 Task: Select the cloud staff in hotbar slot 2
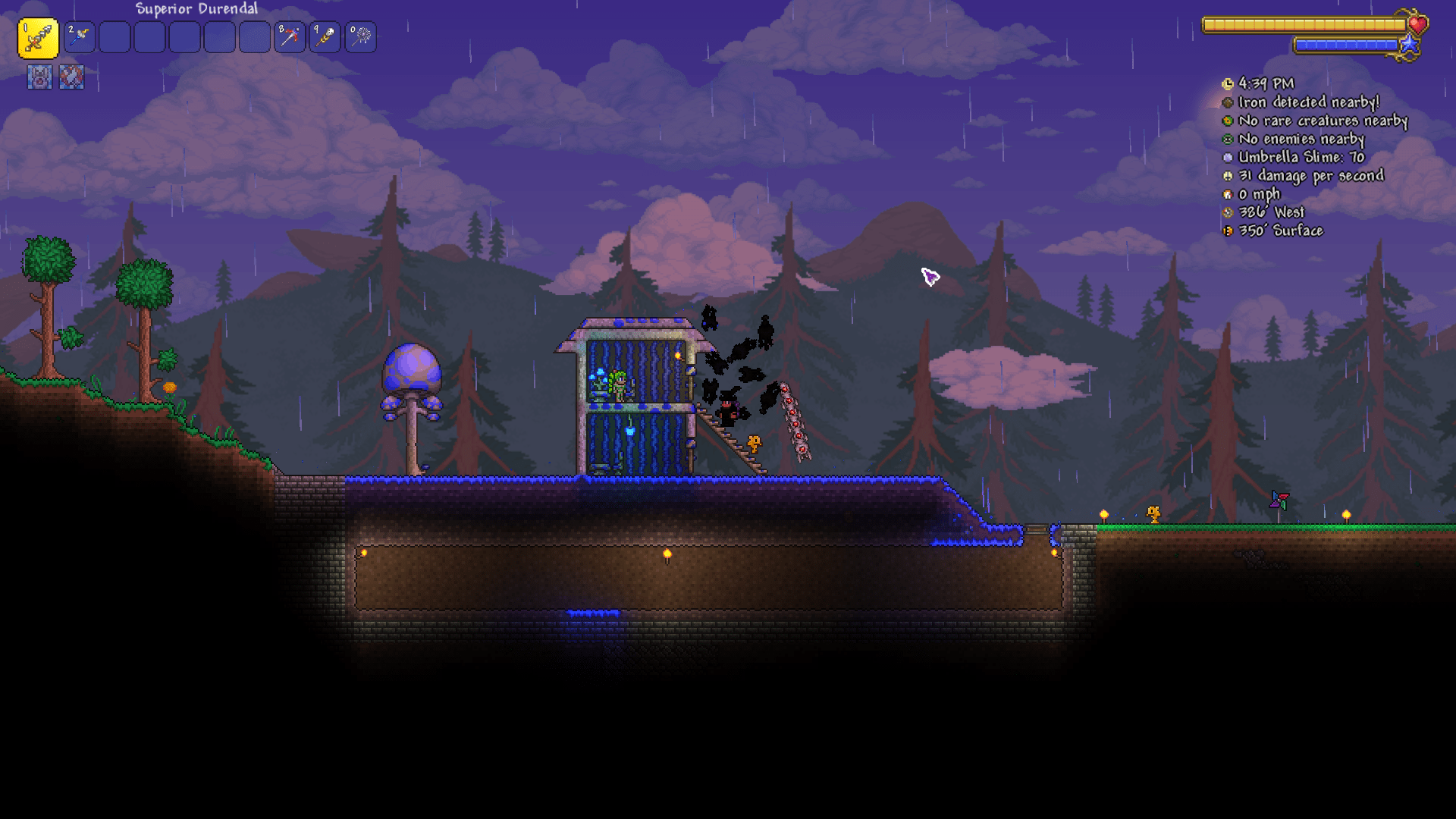pos(80,38)
